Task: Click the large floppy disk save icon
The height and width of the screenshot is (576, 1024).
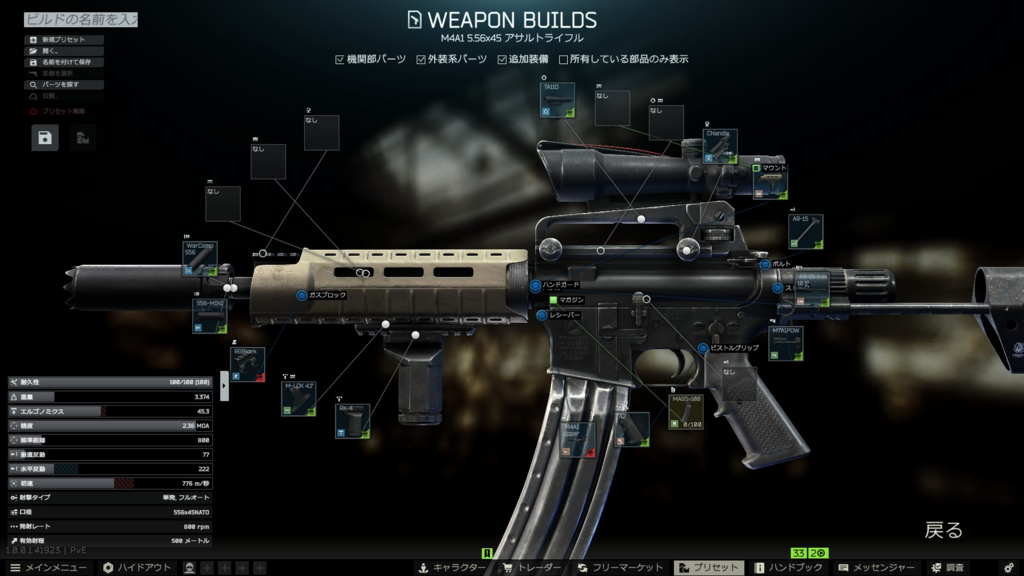Action: coord(46,138)
